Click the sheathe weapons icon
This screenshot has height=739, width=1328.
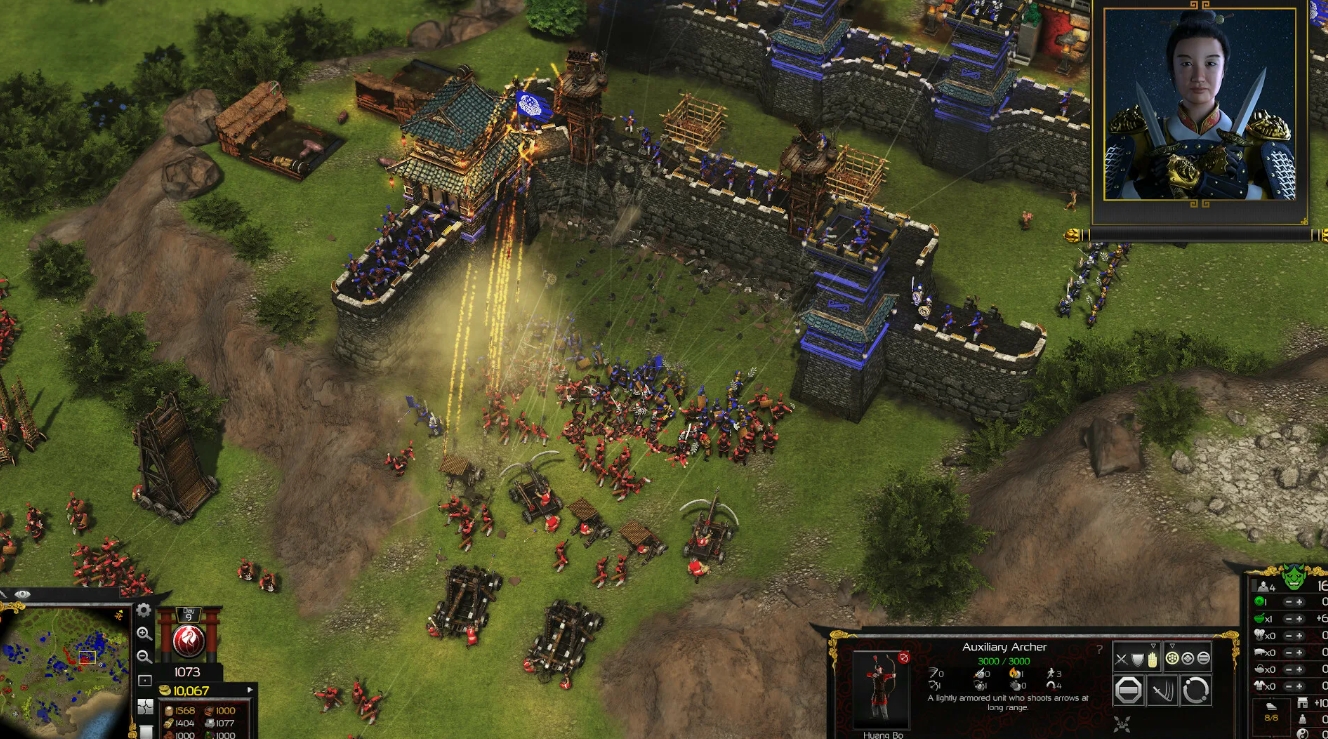(1162, 691)
